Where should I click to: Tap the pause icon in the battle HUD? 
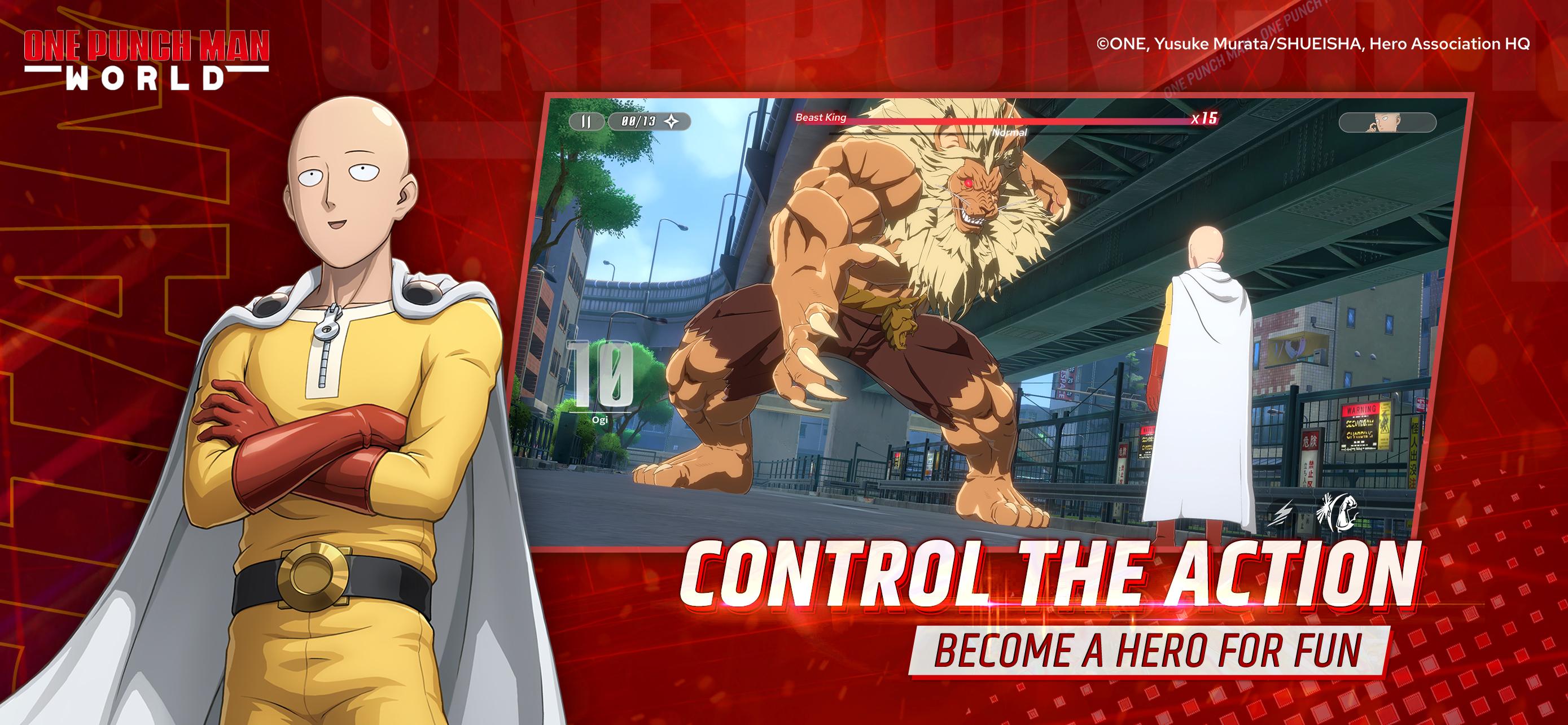pyautogui.click(x=586, y=121)
